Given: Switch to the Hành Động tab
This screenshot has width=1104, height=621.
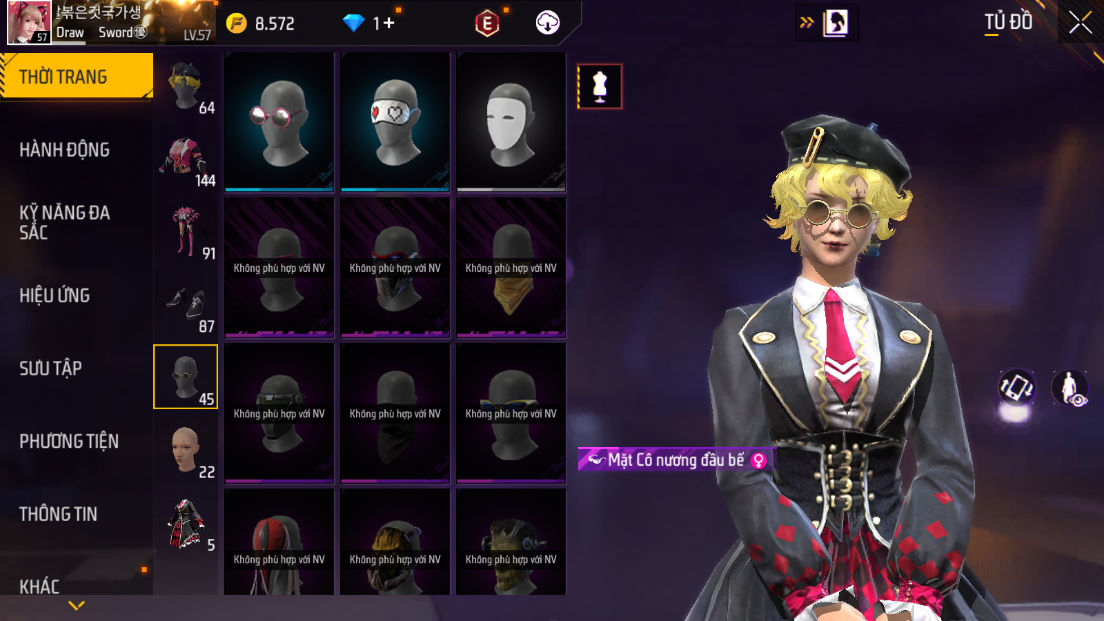Looking at the screenshot, I should pos(65,150).
